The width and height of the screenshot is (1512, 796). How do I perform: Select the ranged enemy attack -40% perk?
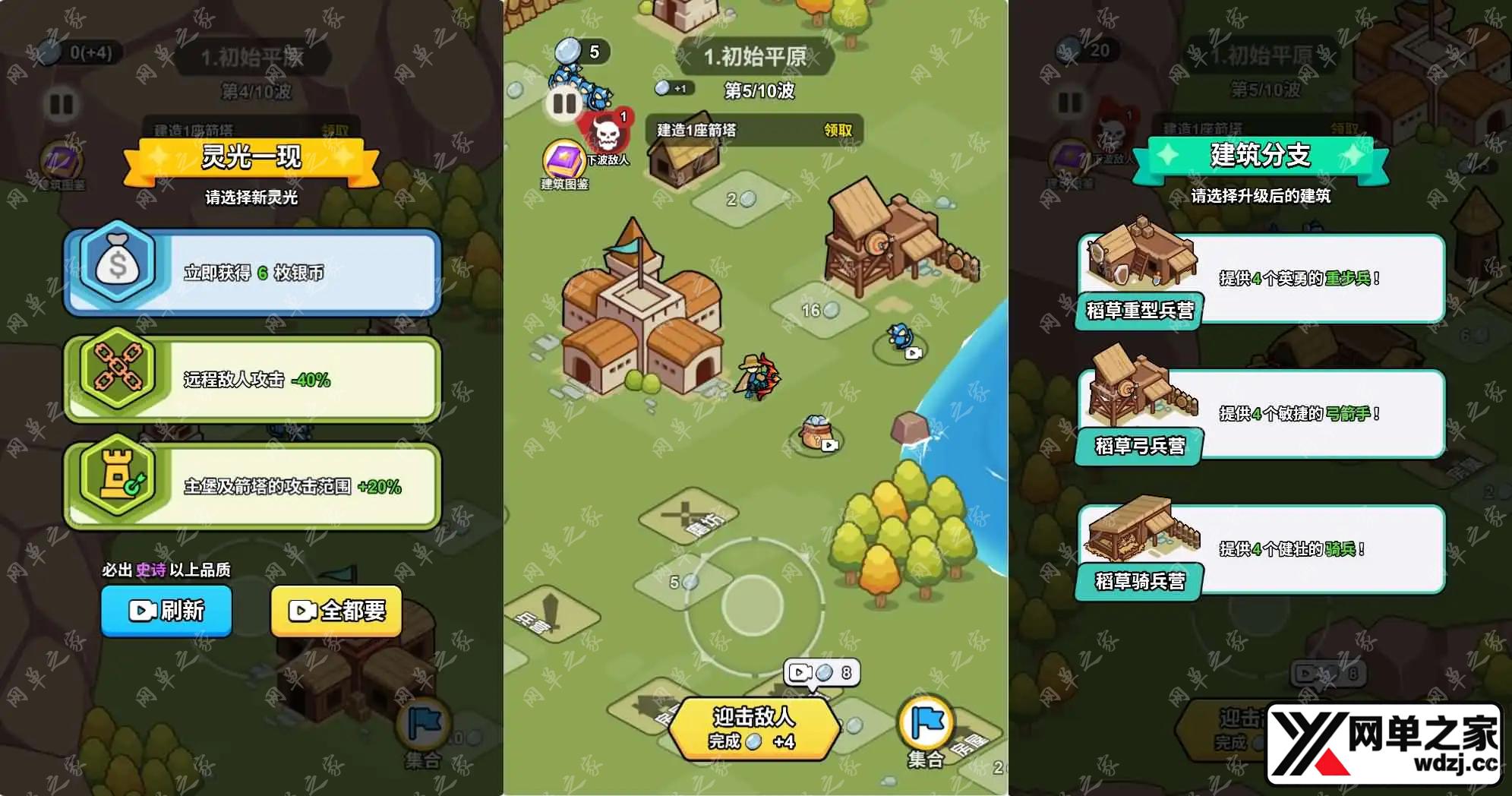(253, 379)
